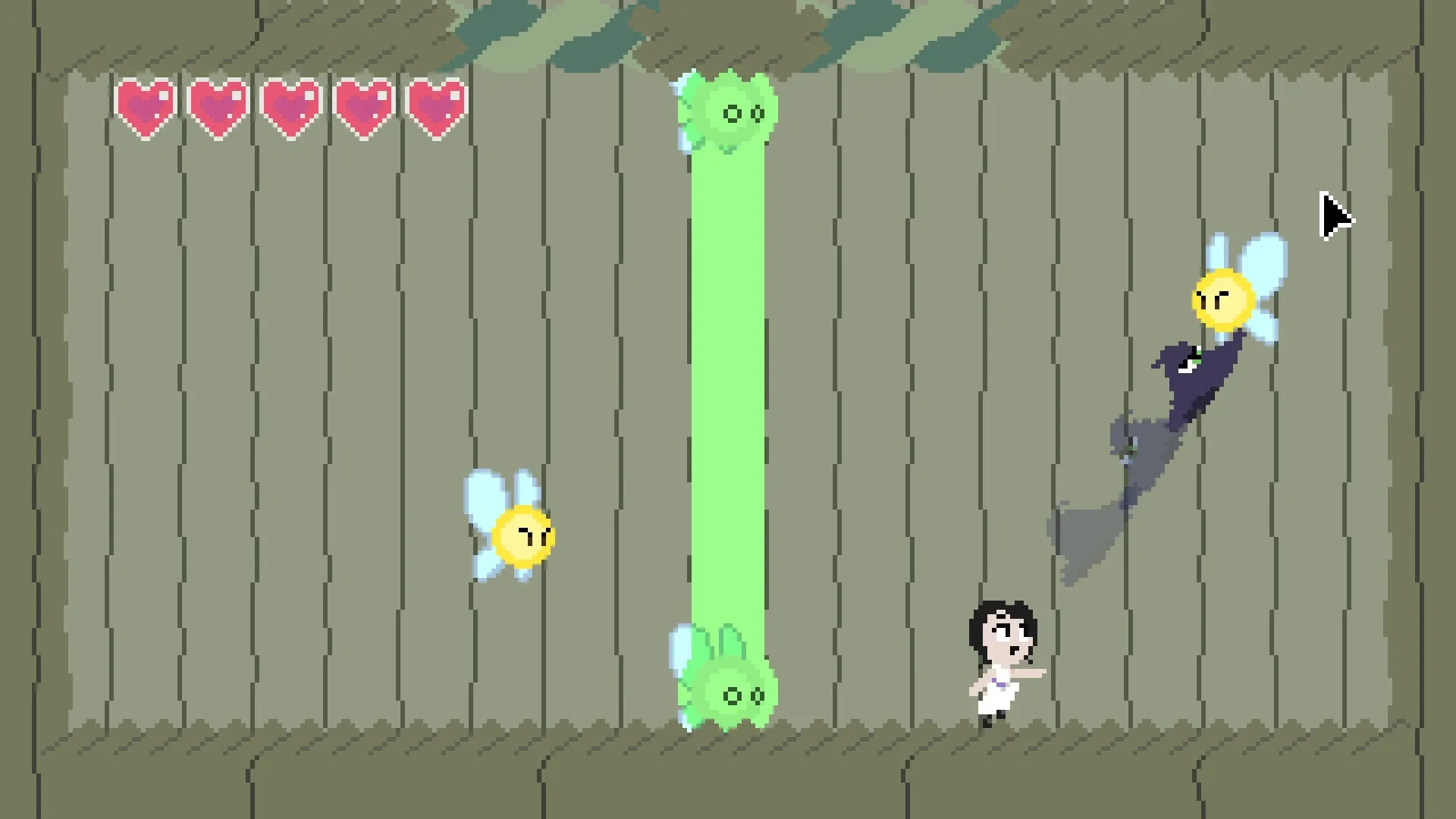Image resolution: width=1456 pixels, height=819 pixels.
Task: Click the green creature head at the top
Action: coord(730,114)
